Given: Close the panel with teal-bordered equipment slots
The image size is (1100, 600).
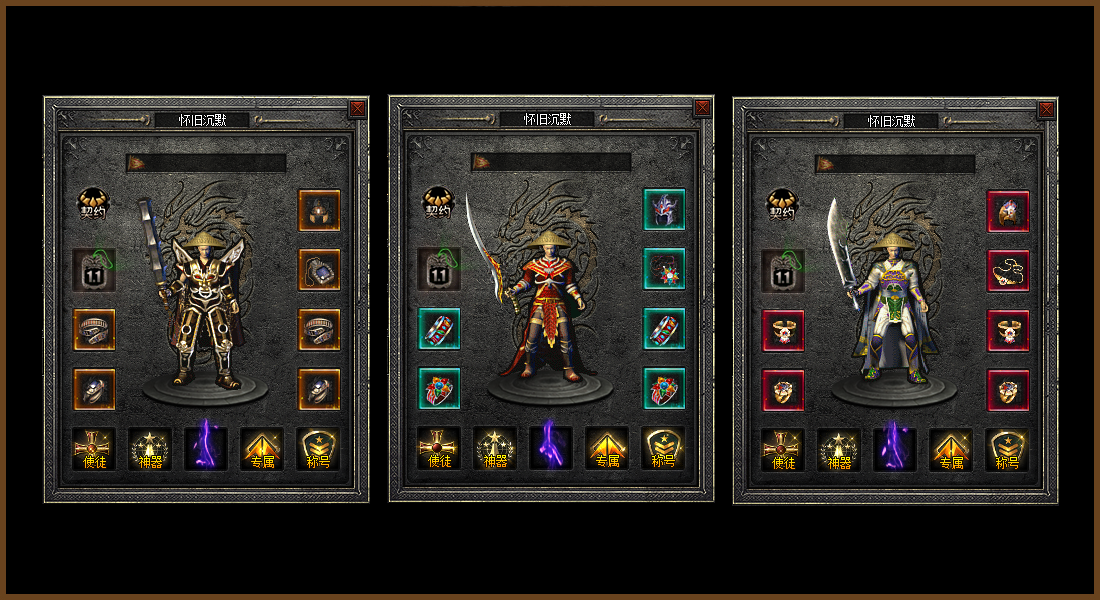Looking at the screenshot, I should (702, 108).
